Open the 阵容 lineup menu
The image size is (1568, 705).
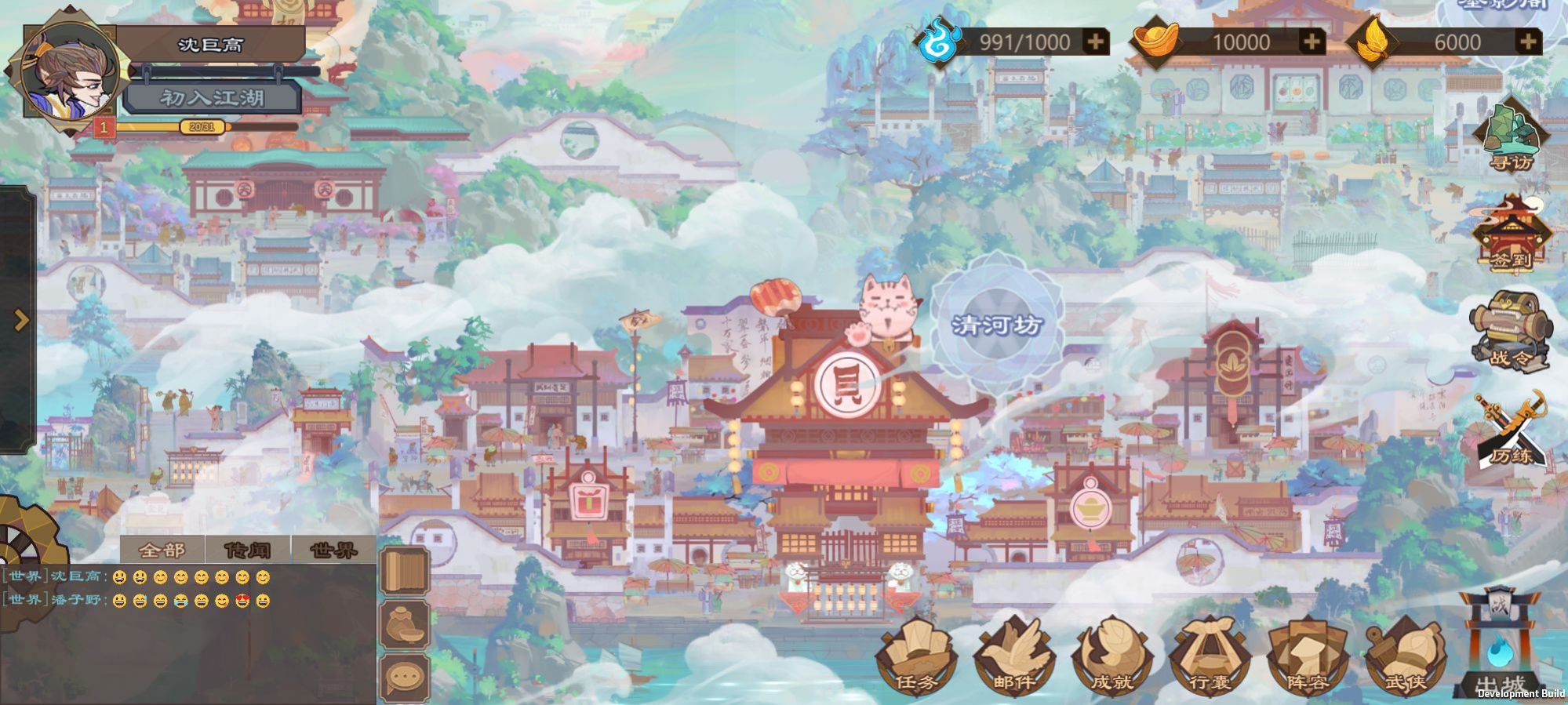[1308, 657]
